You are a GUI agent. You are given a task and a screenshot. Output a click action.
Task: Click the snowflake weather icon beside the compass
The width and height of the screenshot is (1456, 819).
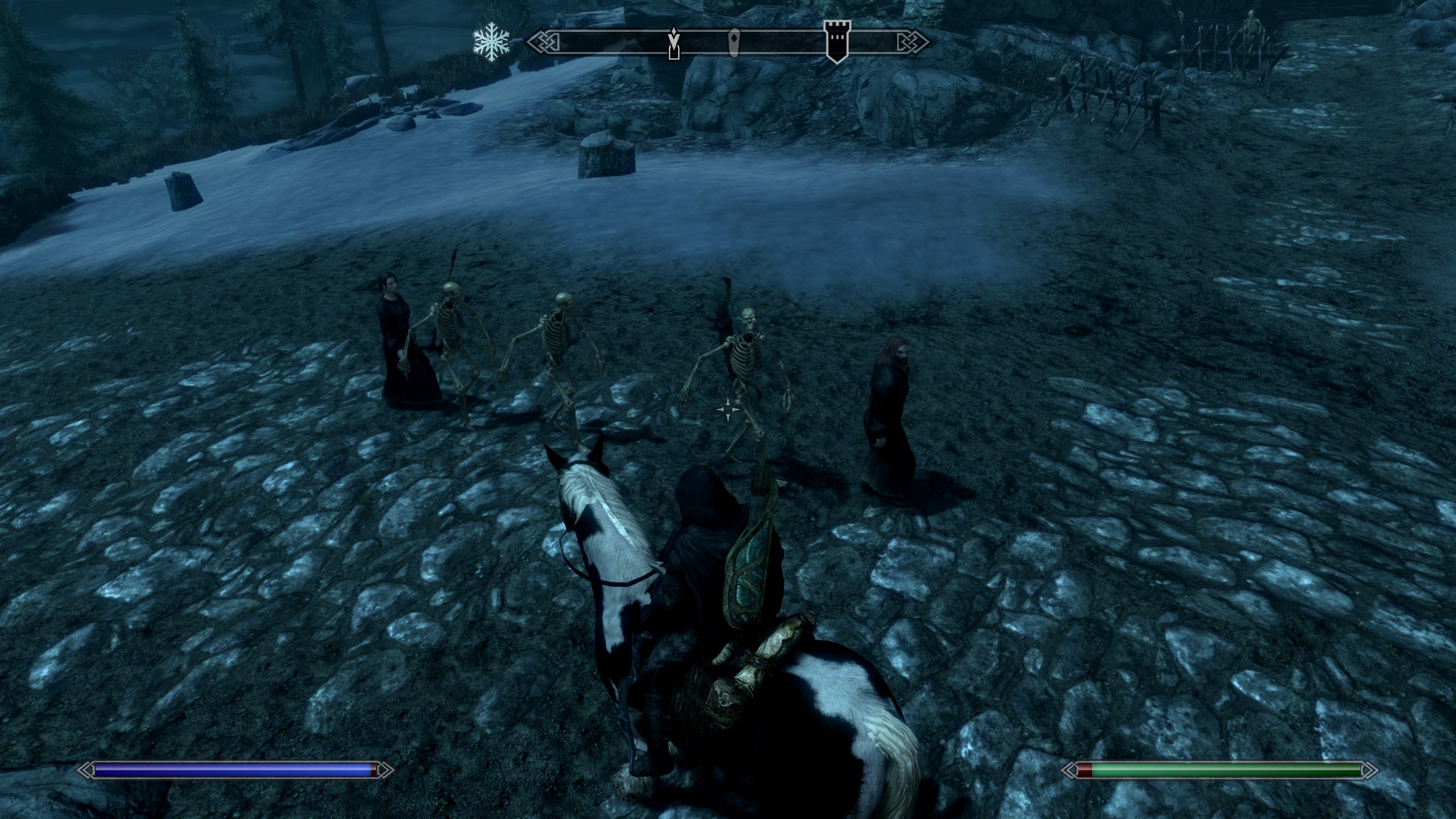tap(491, 42)
